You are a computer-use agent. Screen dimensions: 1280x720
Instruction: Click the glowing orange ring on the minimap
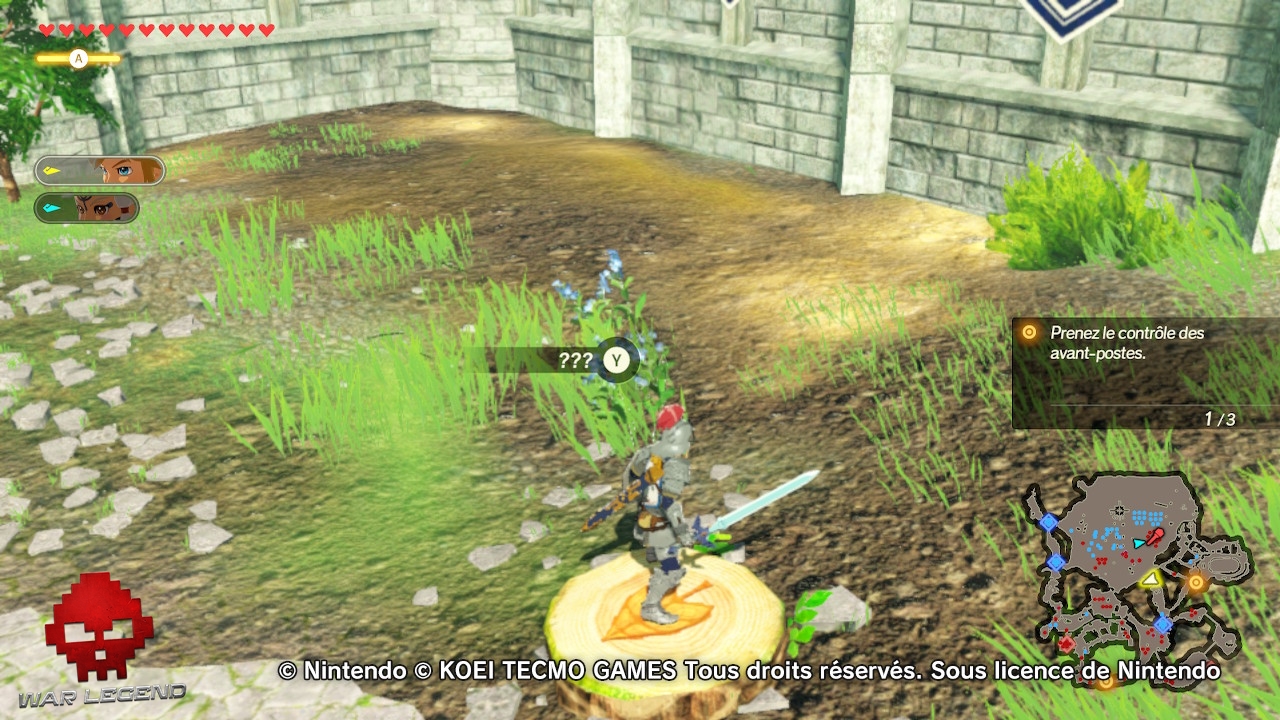click(x=1196, y=582)
